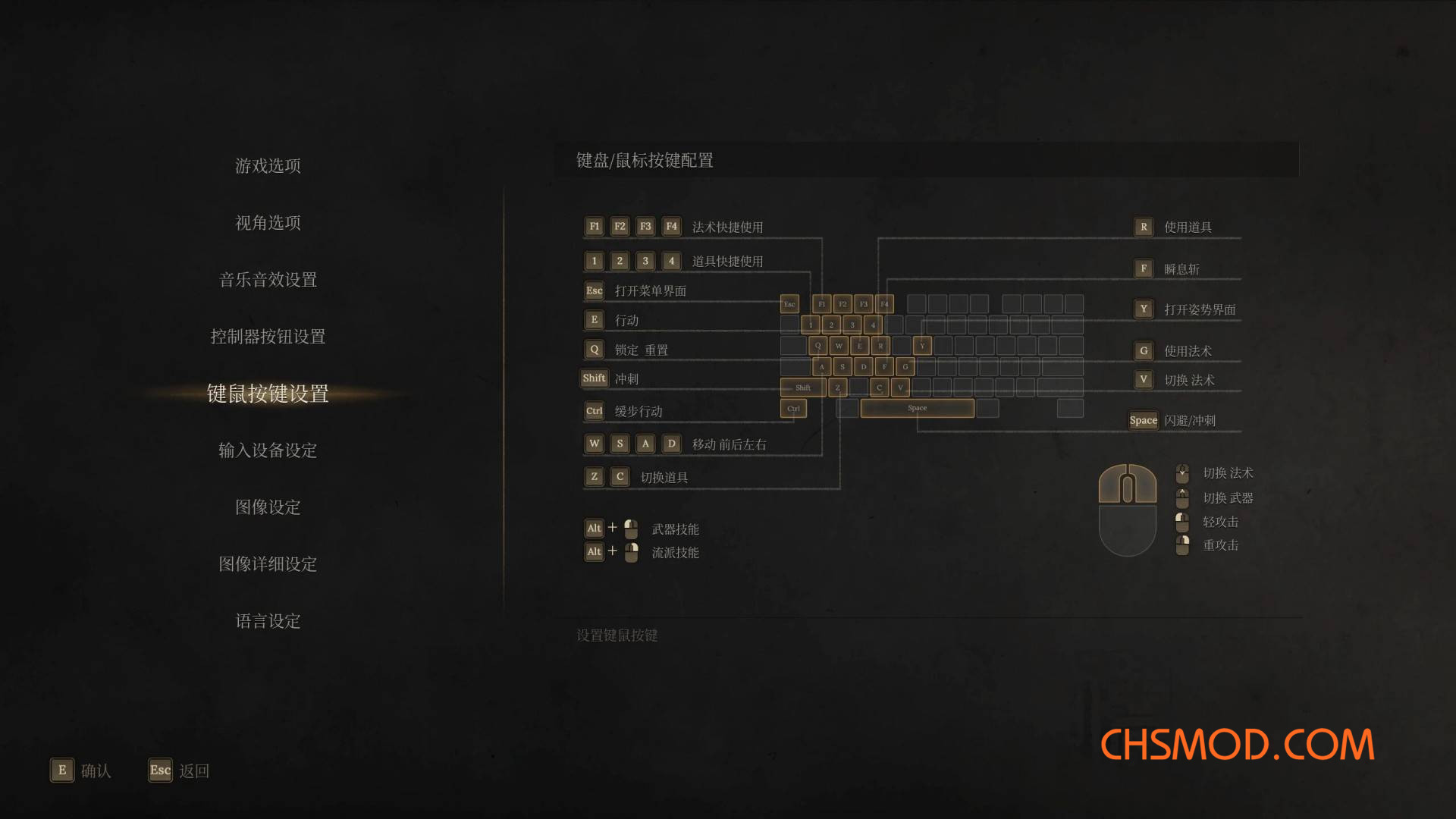
Task: Click the 确认 confirm button
Action: pyautogui.click(x=82, y=770)
